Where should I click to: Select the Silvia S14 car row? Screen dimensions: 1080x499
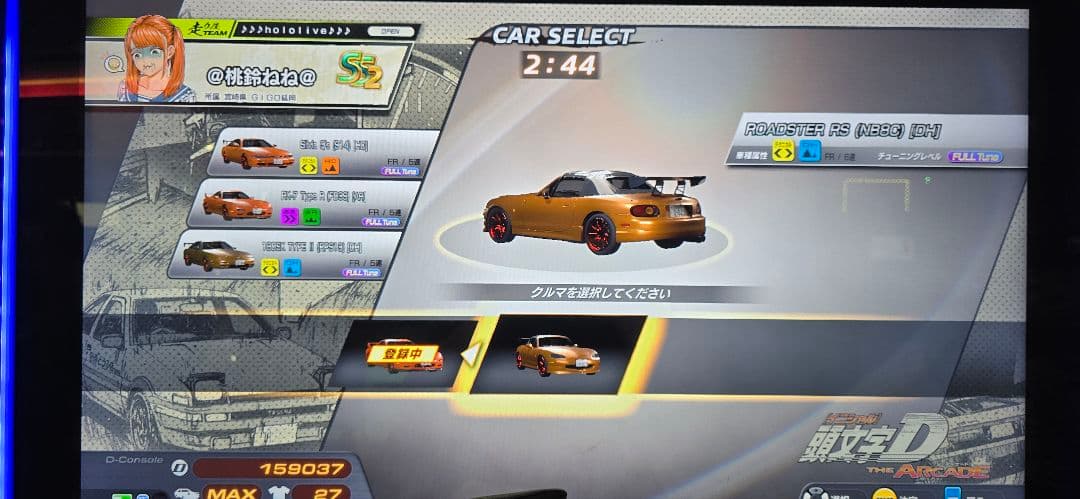326,153
